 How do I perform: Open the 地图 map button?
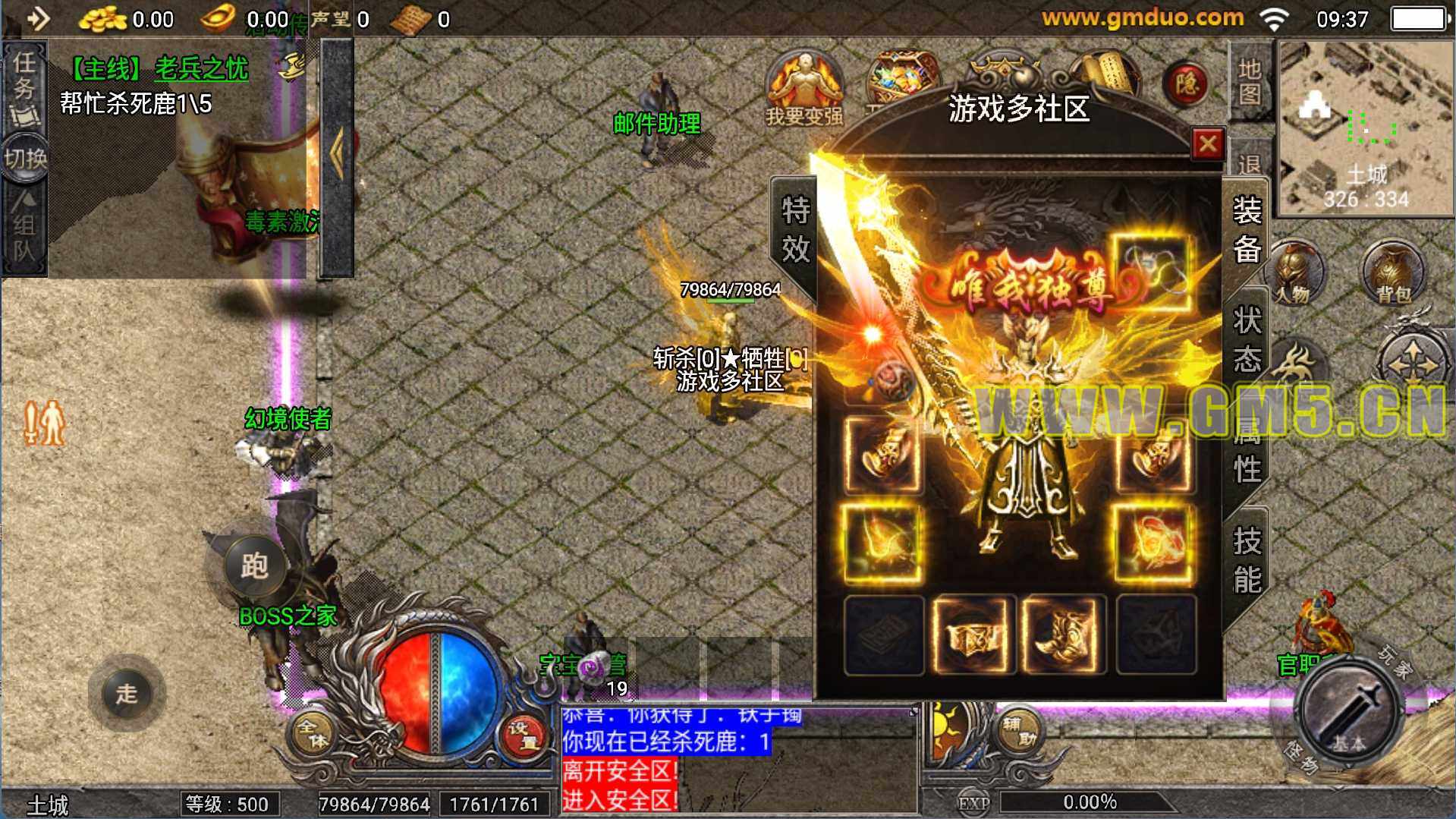(1249, 82)
